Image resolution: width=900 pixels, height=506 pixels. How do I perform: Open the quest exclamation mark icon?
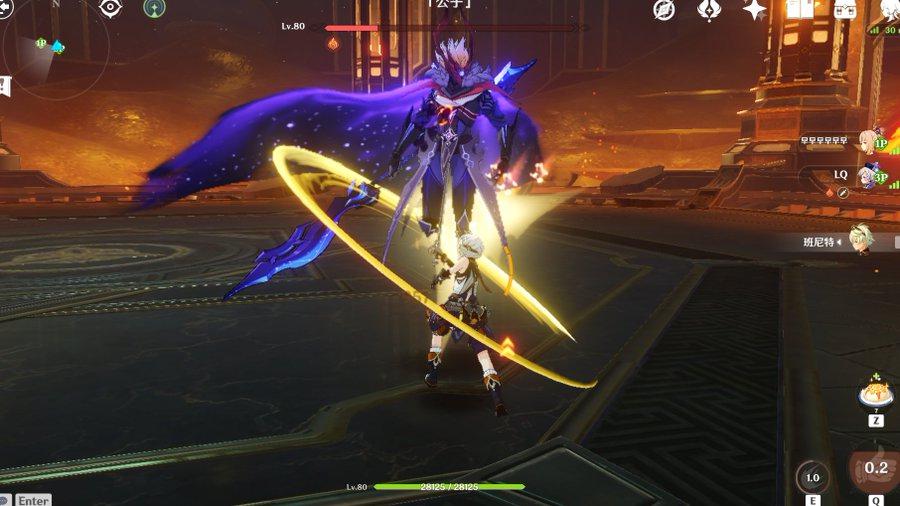tap(5, 85)
